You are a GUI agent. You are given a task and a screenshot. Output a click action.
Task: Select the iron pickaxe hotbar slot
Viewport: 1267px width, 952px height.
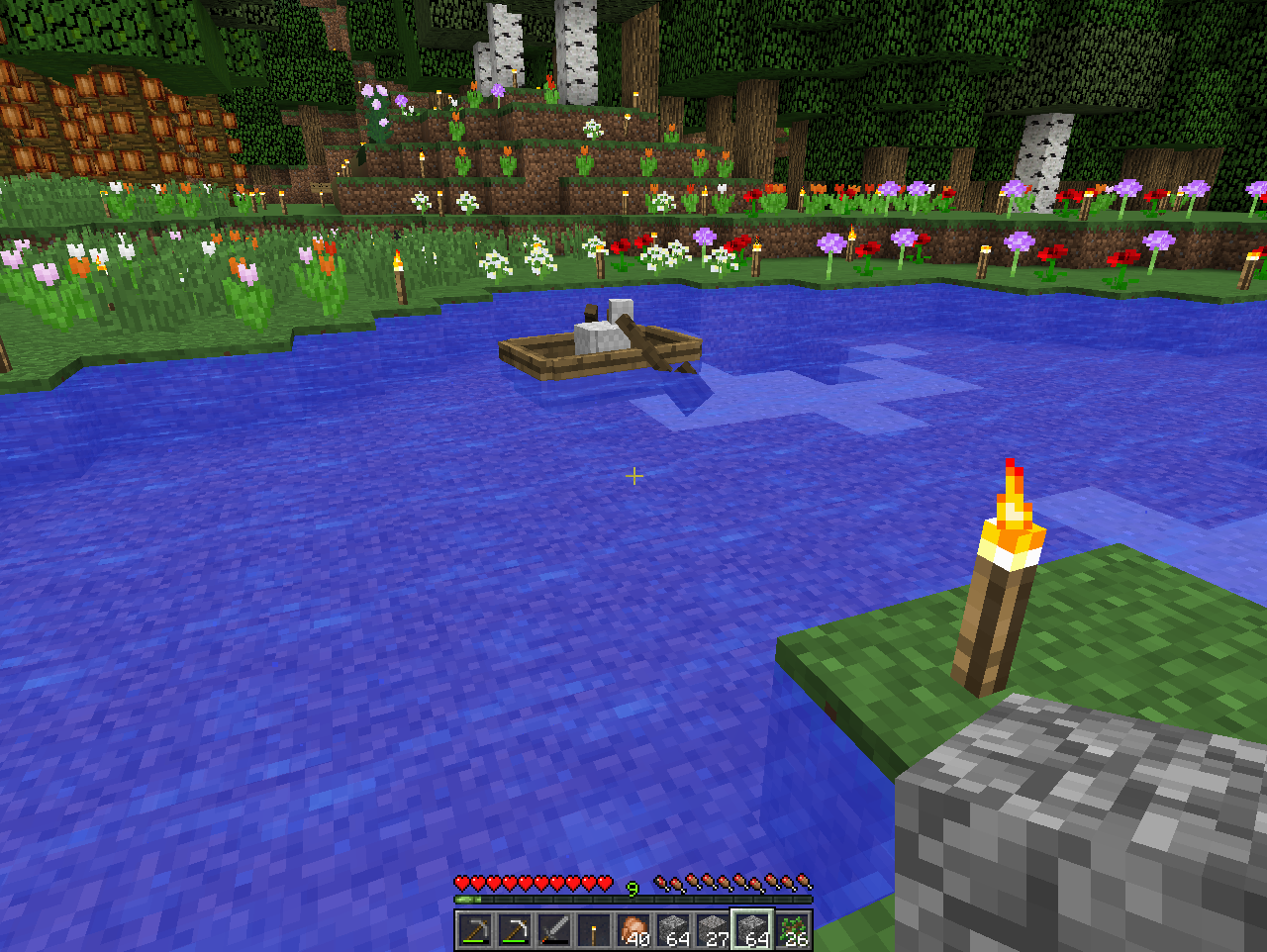[x=515, y=931]
